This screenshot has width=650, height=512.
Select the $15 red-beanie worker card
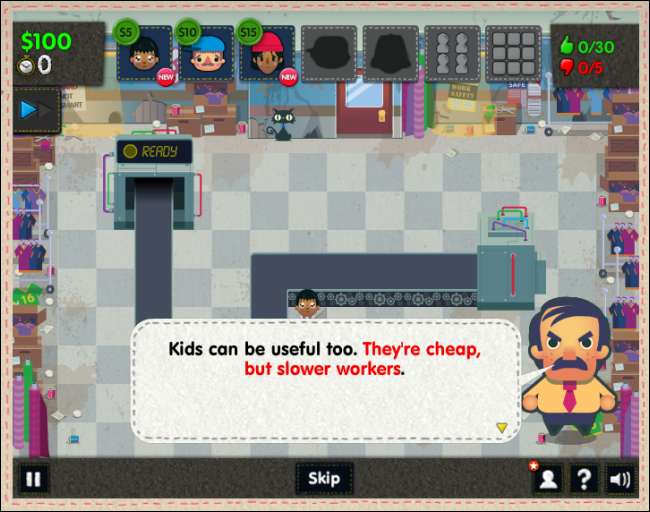coord(267,54)
